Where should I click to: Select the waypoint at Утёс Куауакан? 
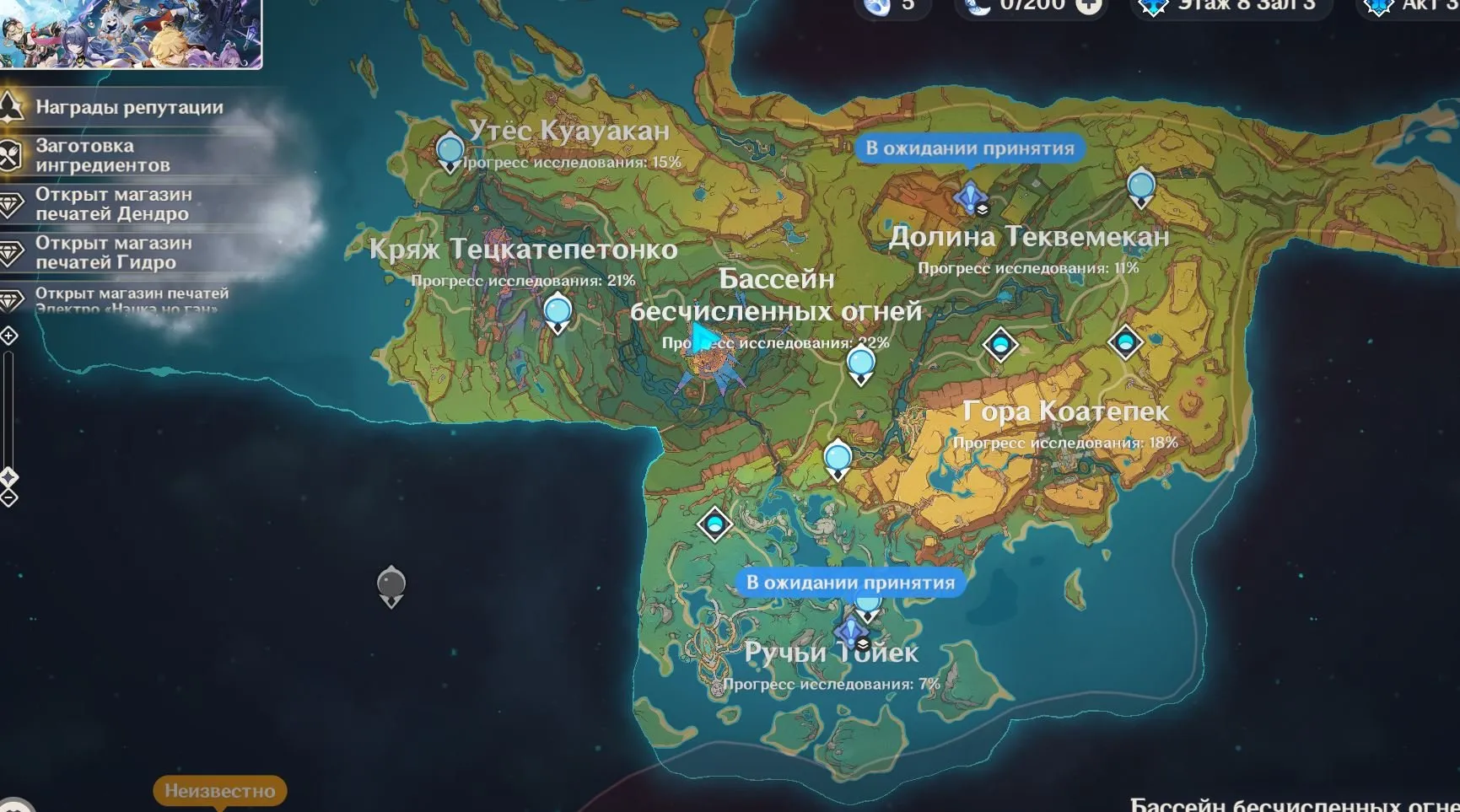450,152
